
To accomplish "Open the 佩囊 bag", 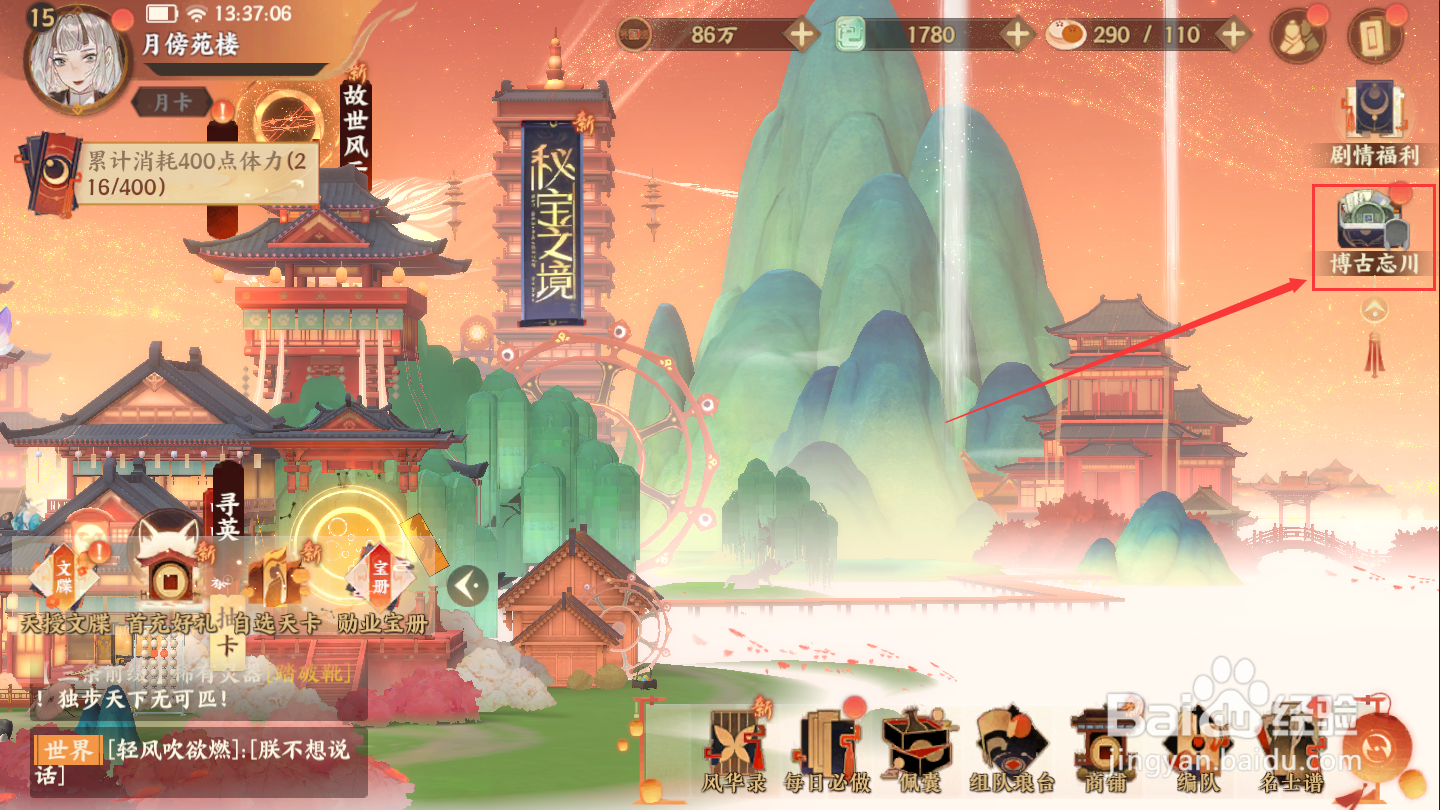I will (x=914, y=750).
